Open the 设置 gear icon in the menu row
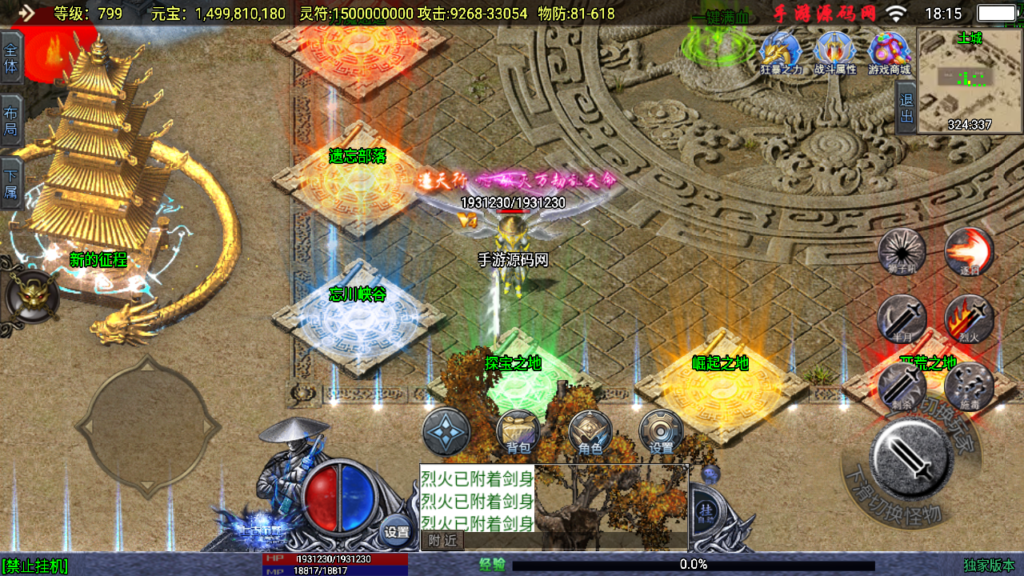 [661, 433]
